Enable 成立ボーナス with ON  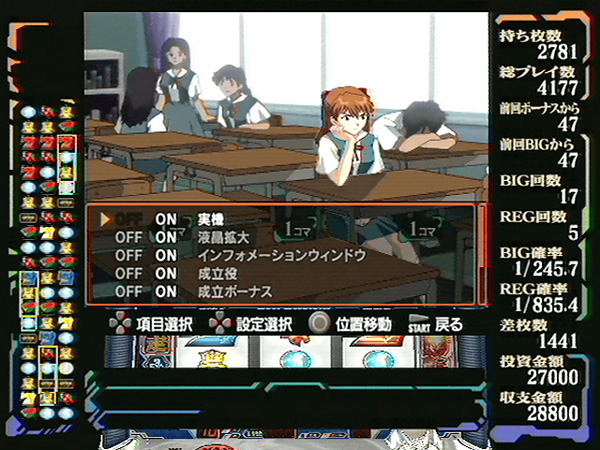166,291
